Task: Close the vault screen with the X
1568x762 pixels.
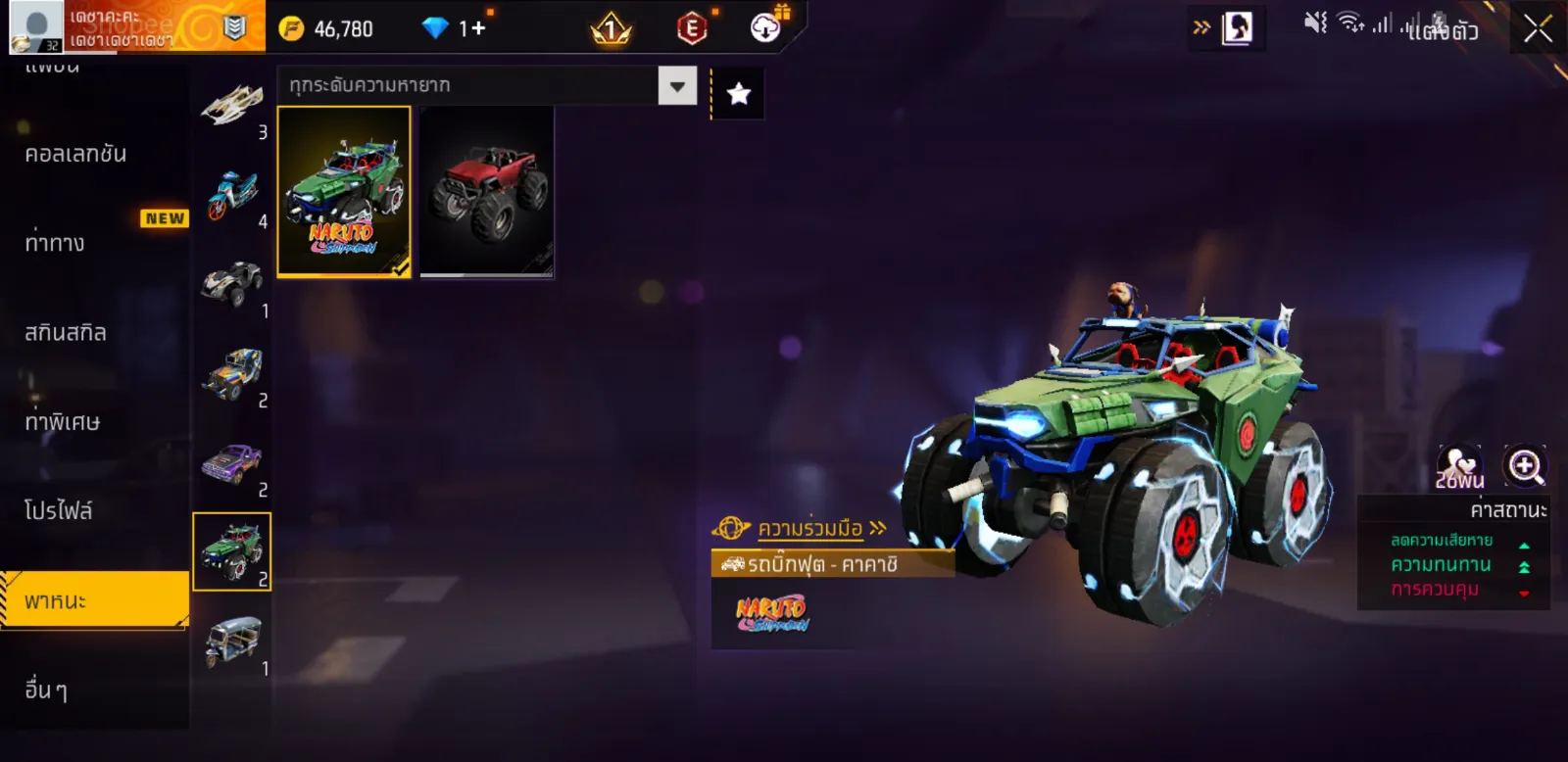Action: point(1537,29)
